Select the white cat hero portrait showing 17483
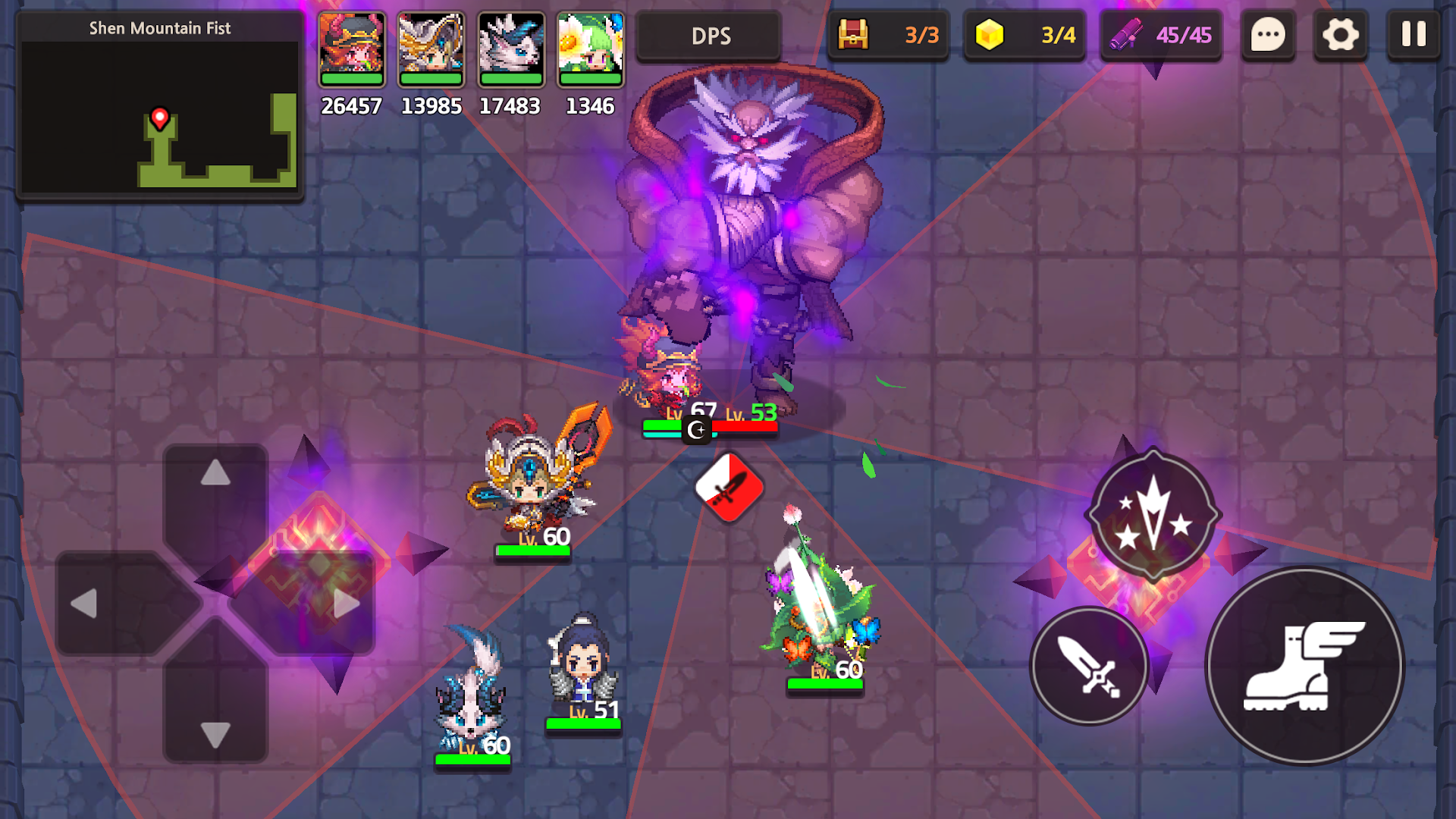Screen dimensions: 1456x819 pyautogui.click(x=511, y=49)
